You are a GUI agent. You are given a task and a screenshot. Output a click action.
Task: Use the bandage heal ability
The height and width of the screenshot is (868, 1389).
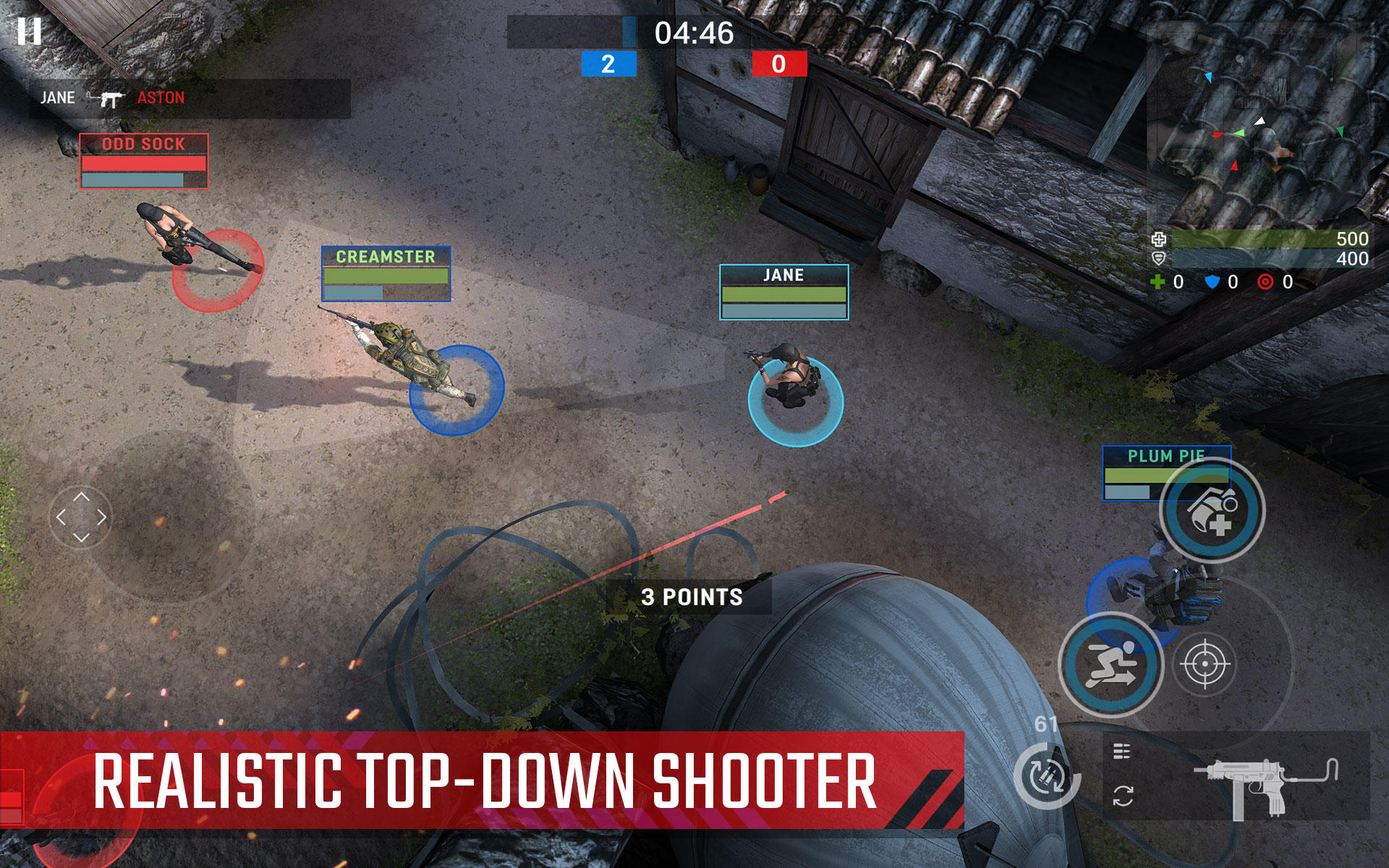1212,510
